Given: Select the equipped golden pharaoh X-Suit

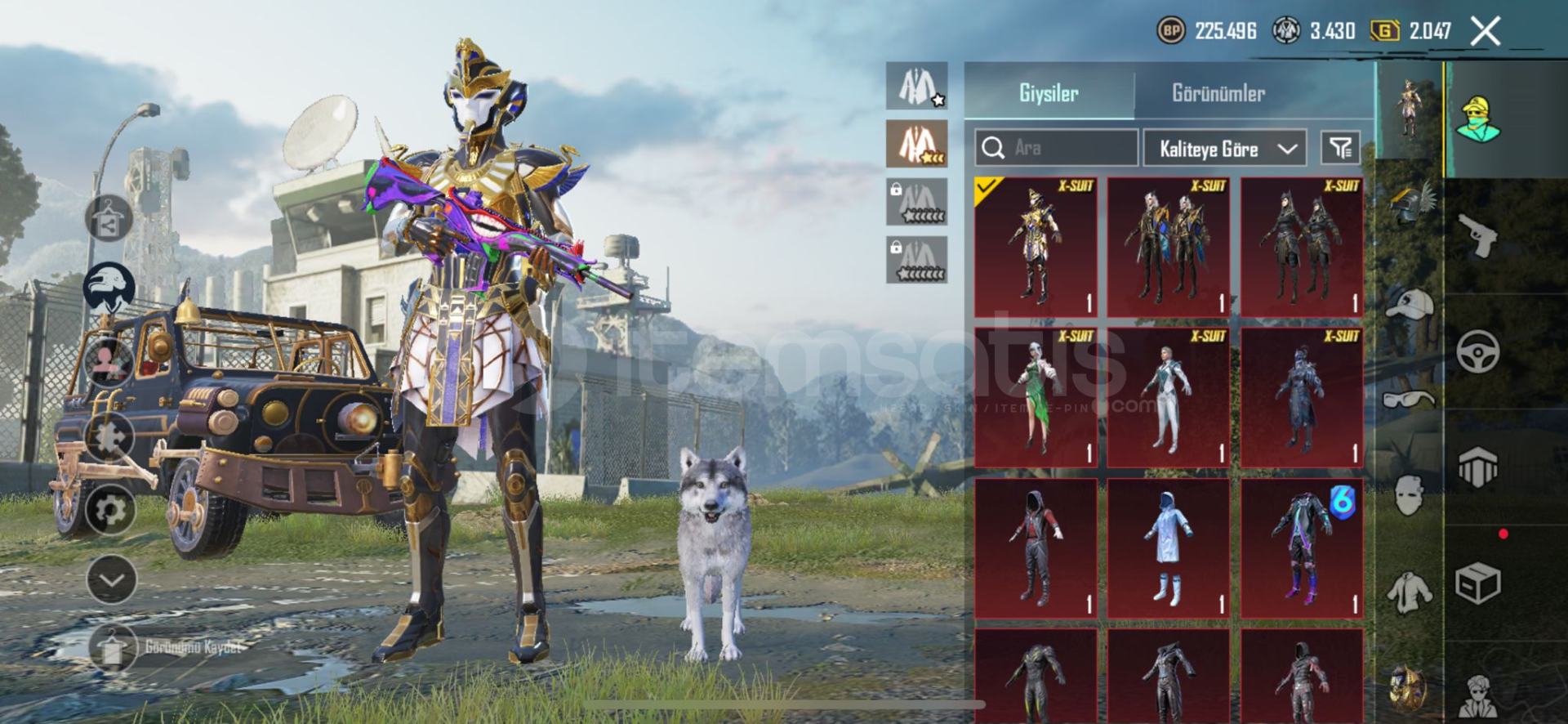Looking at the screenshot, I should click(1036, 247).
